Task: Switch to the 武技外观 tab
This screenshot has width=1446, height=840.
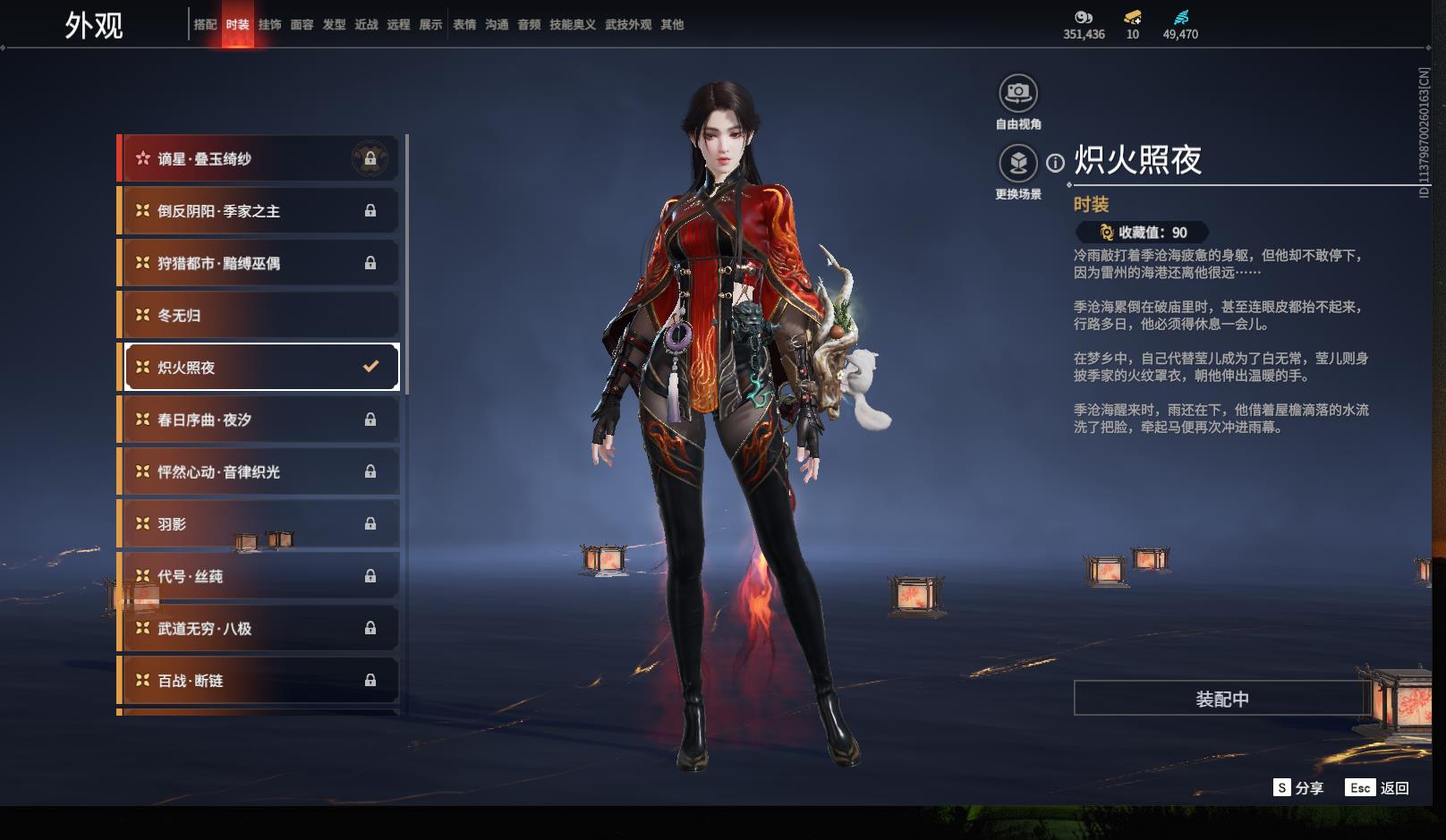Action: [x=627, y=25]
